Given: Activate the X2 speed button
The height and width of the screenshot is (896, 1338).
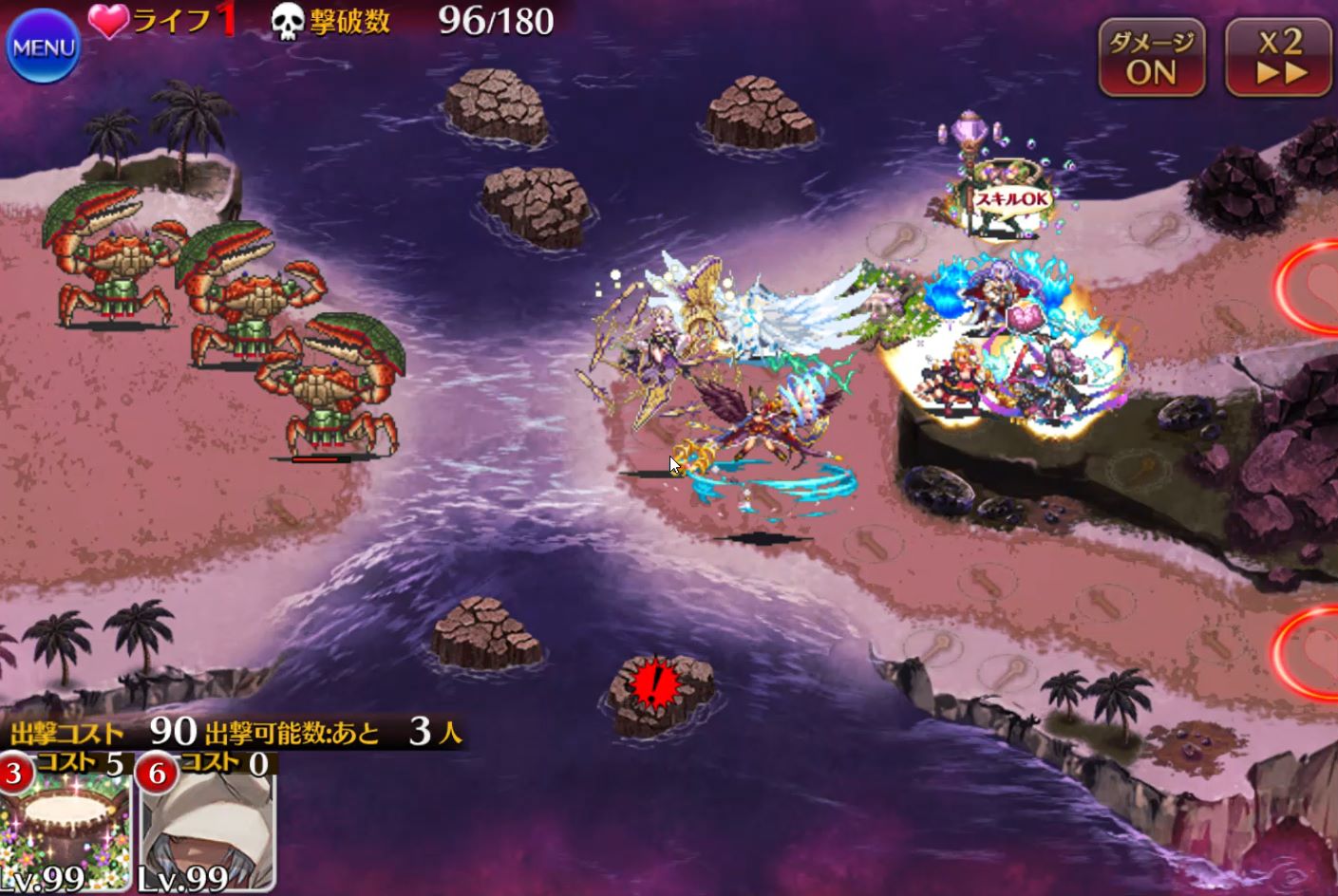Looking at the screenshot, I should coord(1278,58).
